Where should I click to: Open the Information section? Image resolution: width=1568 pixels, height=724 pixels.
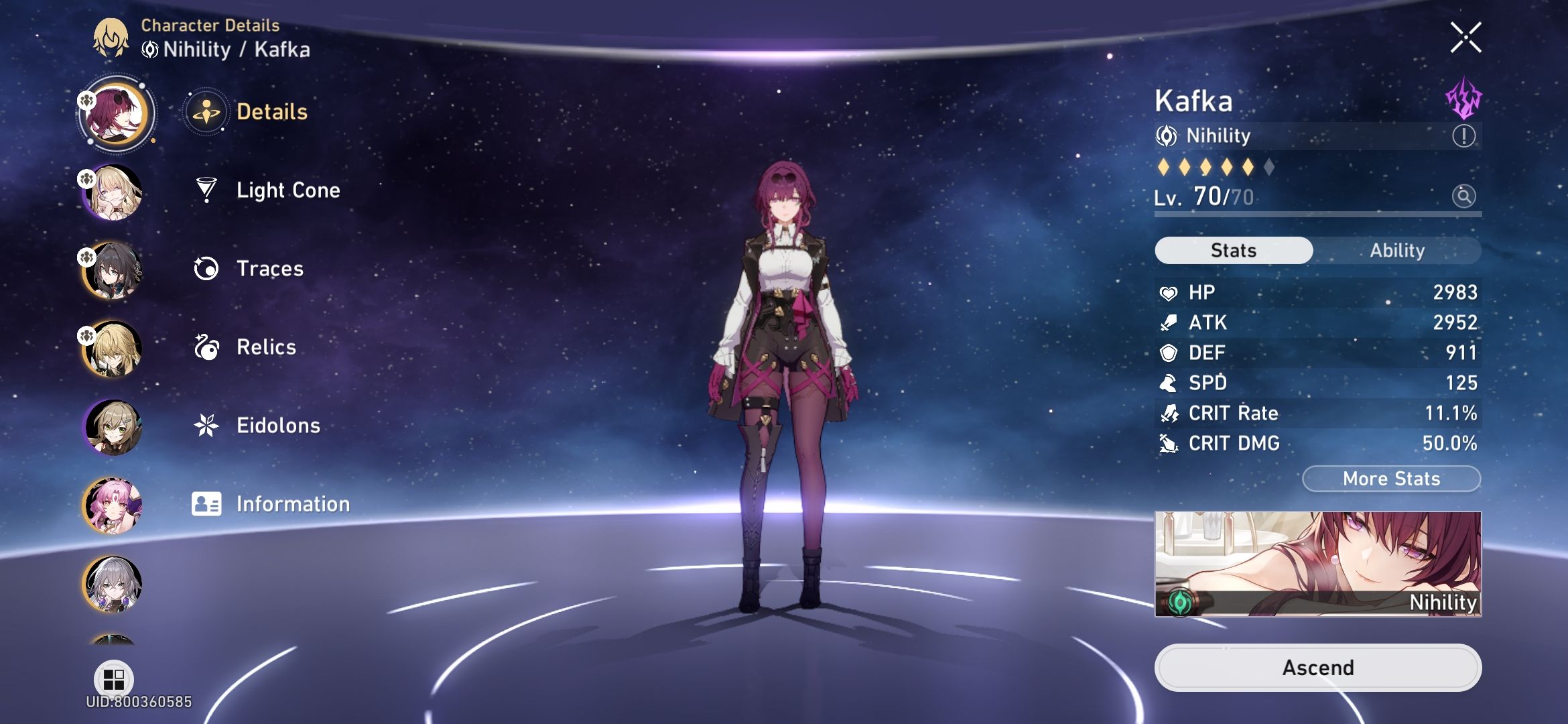pyautogui.click(x=208, y=503)
